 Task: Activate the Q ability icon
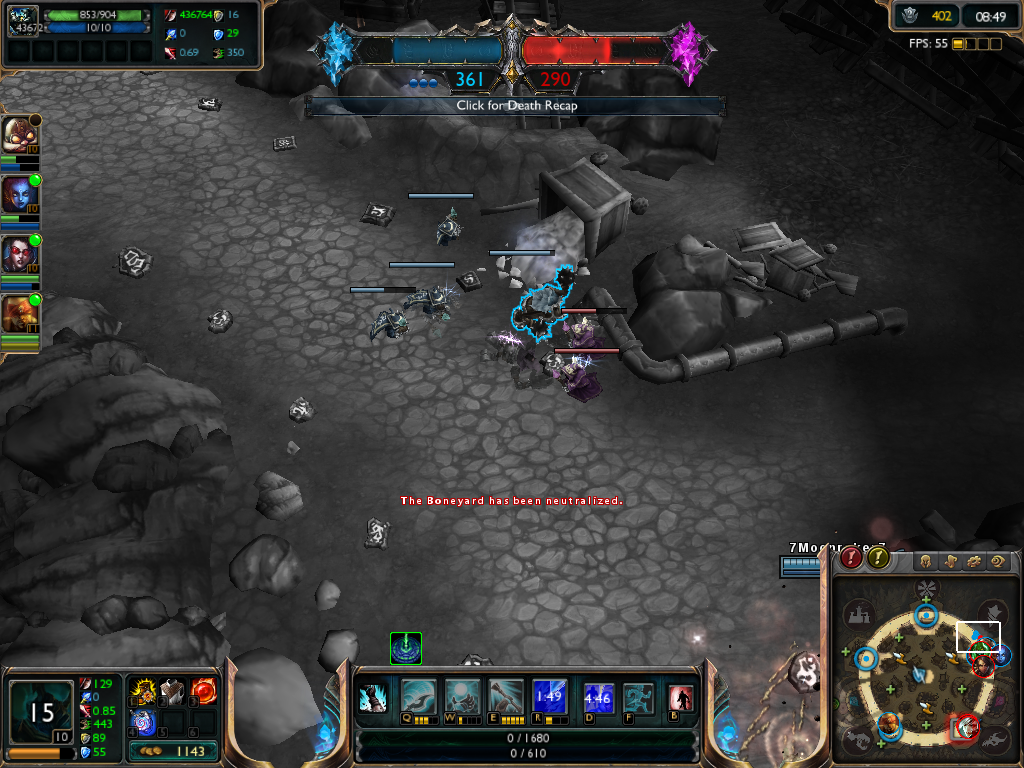[414, 694]
